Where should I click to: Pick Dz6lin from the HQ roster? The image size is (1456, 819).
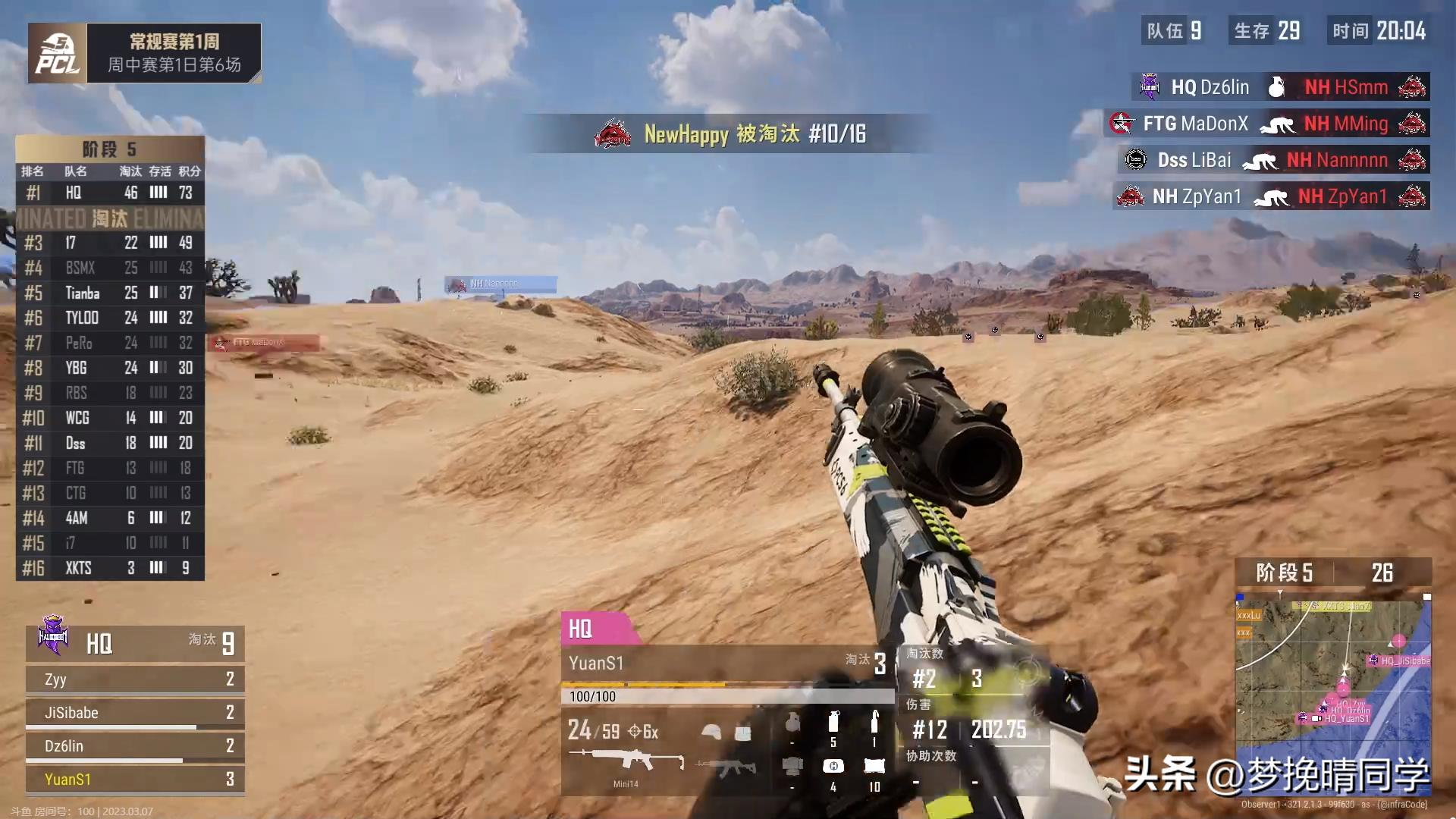tap(135, 746)
